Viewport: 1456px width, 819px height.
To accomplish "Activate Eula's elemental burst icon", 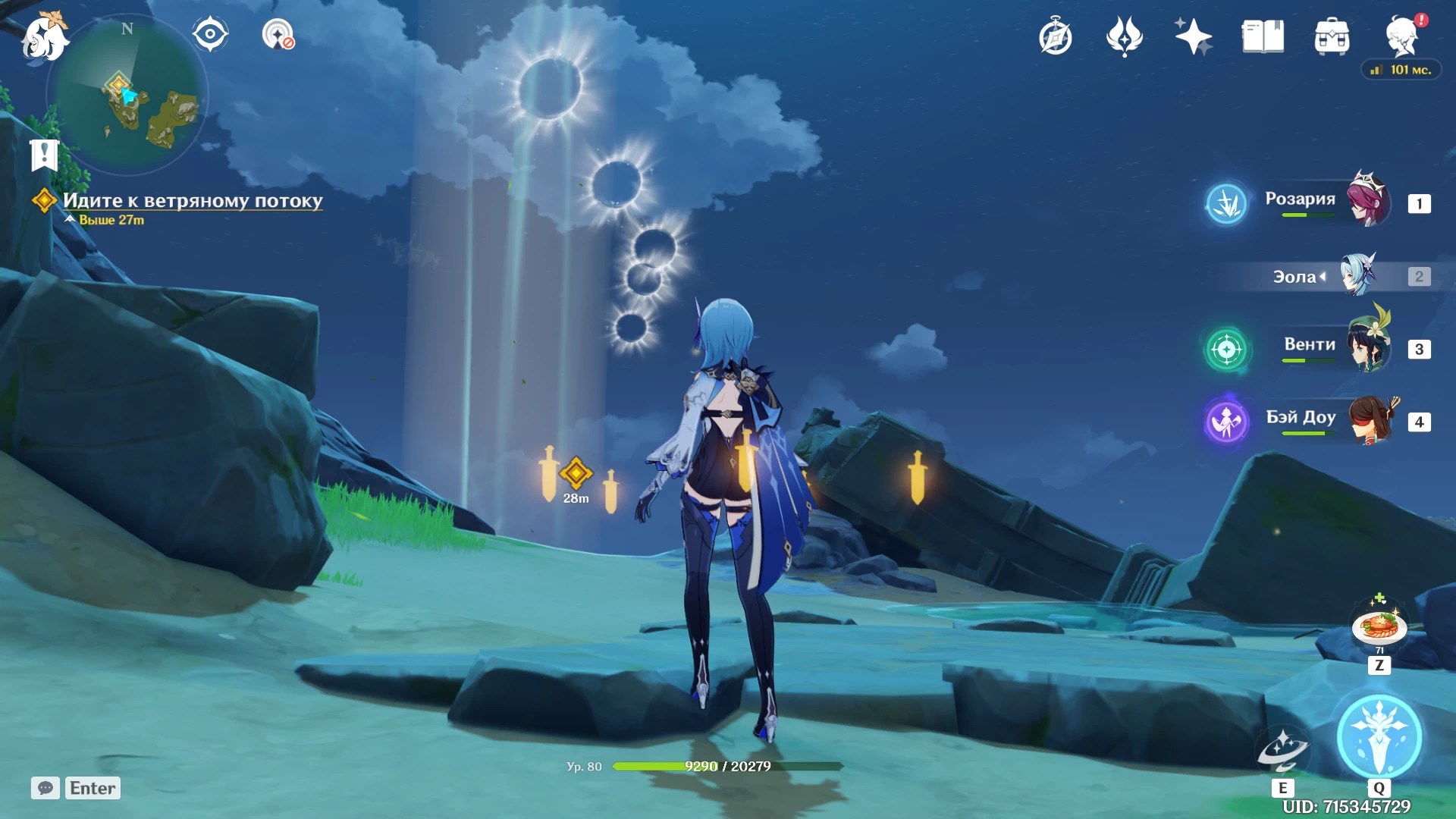I will pyautogui.click(x=1379, y=737).
